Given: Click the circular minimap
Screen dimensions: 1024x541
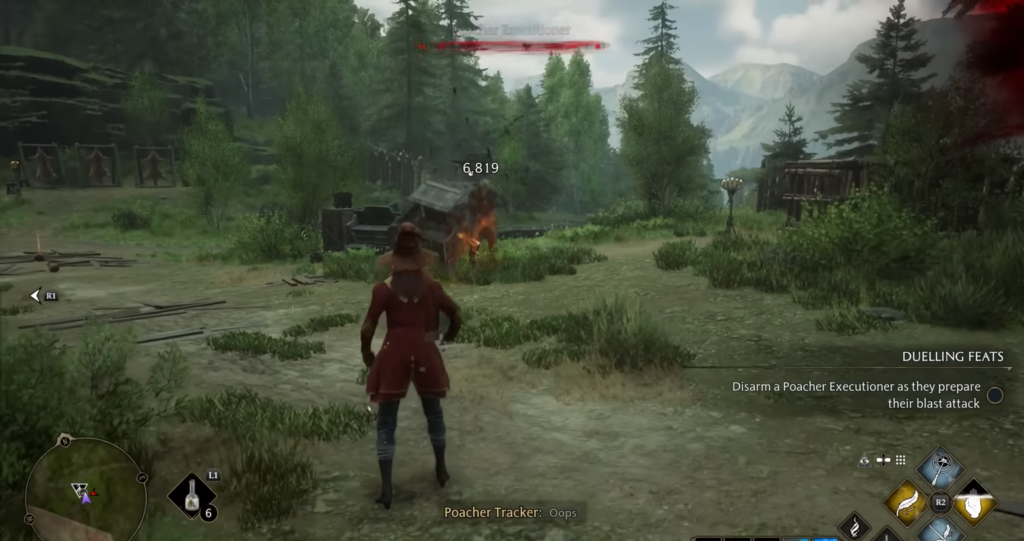Looking at the screenshot, I should pos(84,490).
